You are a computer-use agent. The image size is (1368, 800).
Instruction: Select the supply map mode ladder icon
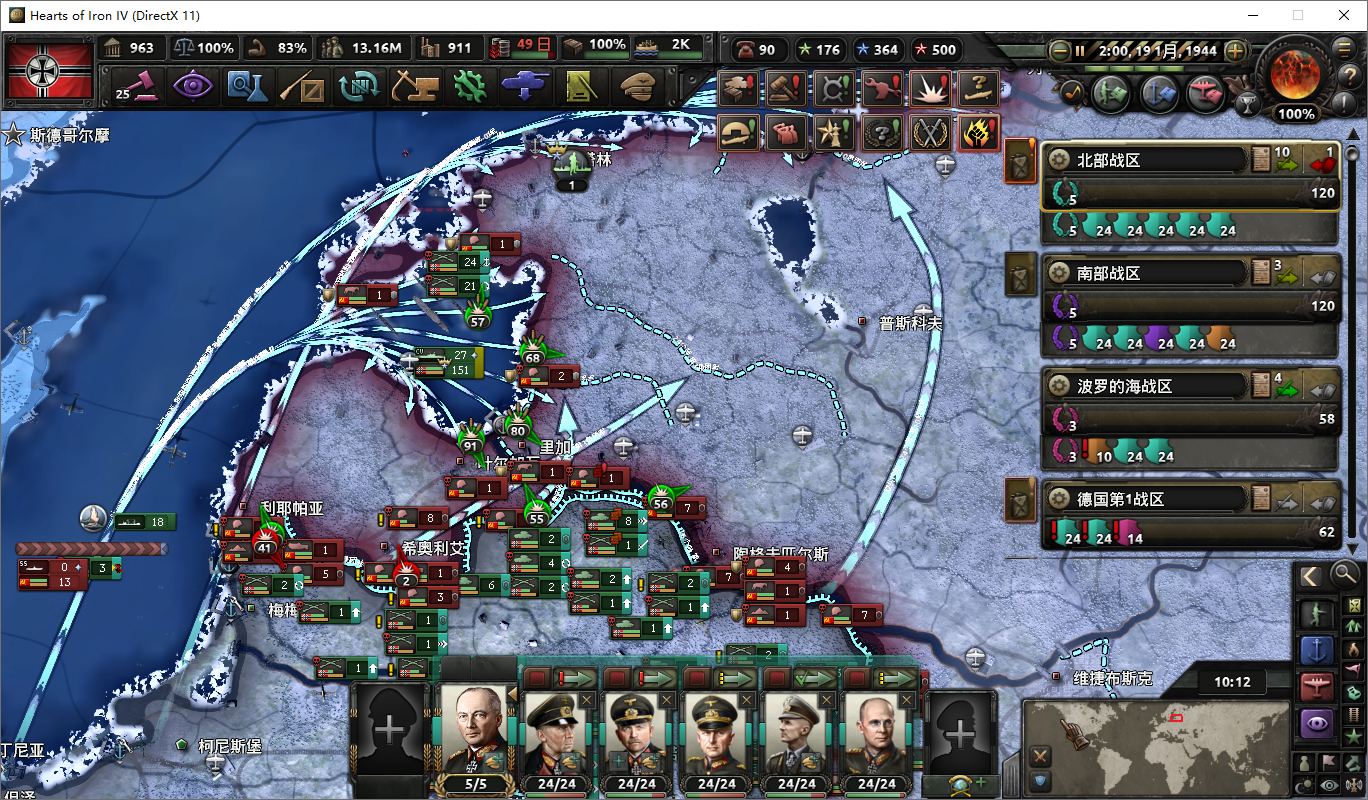[x=1353, y=717]
